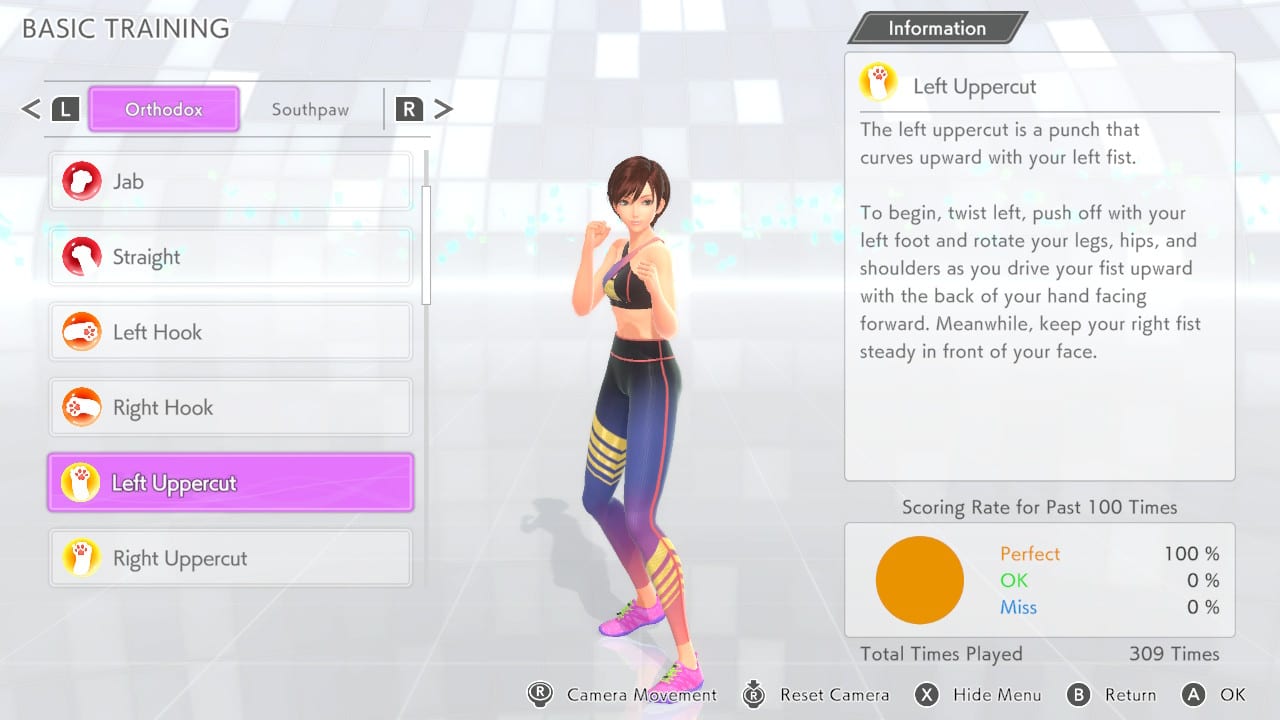Select the Jab glove icon
This screenshot has width=1280, height=720.
coord(82,181)
